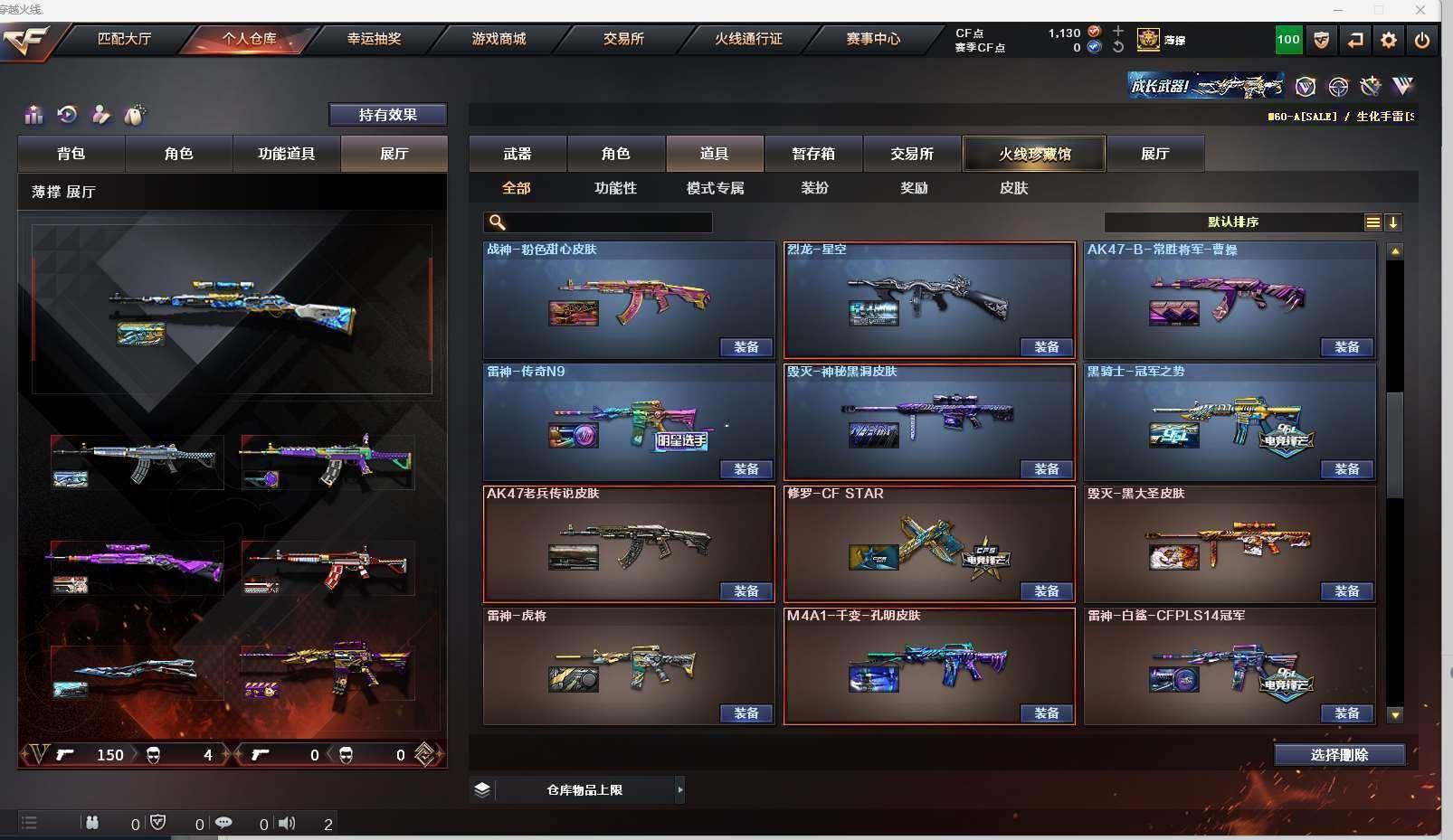Open the 火线通行证 battle pass
This screenshot has width=1453, height=840.
748,39
